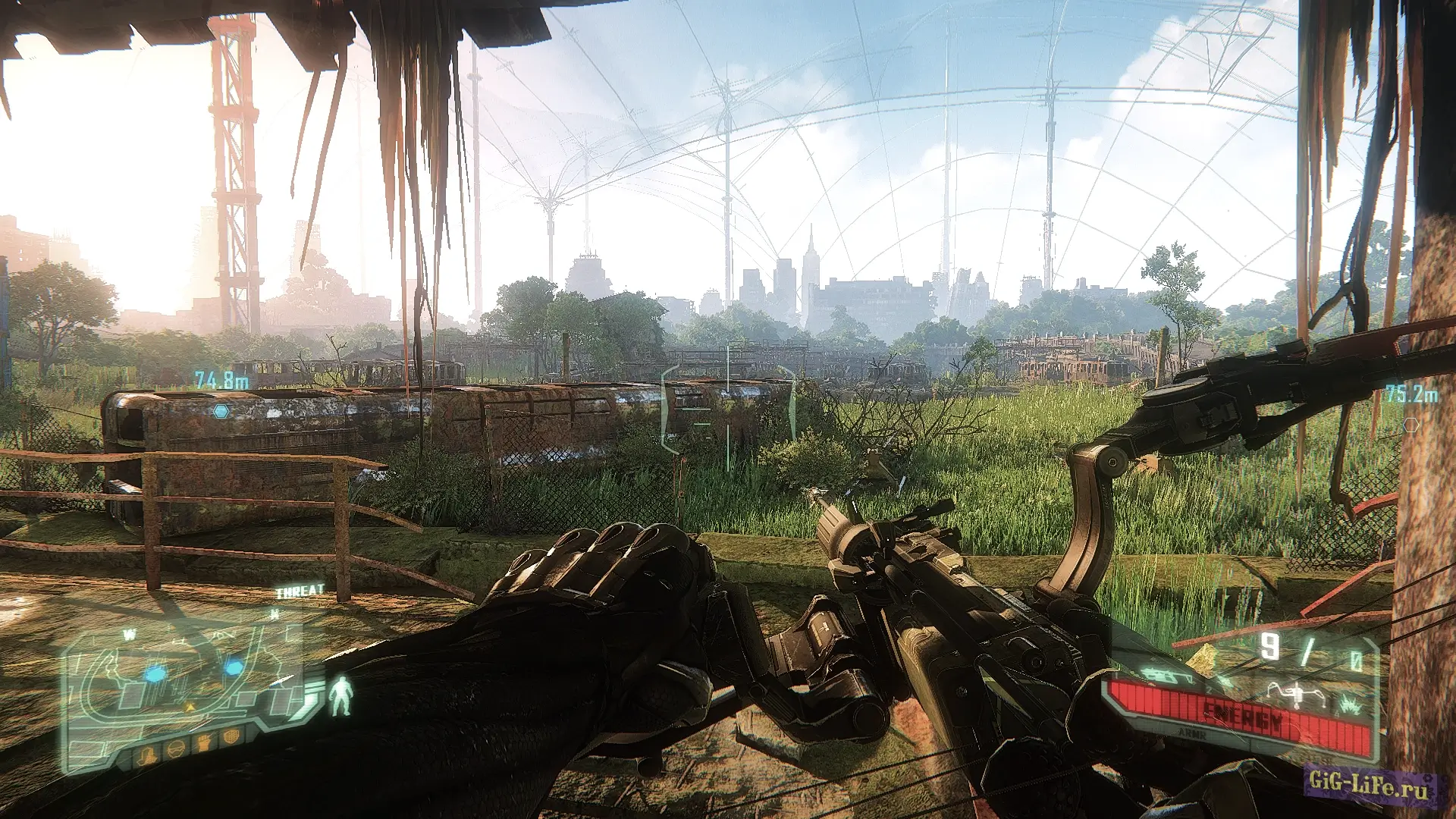1456x819 pixels.
Task: Click the objective marker at 75.2m
Action: click(1410, 425)
